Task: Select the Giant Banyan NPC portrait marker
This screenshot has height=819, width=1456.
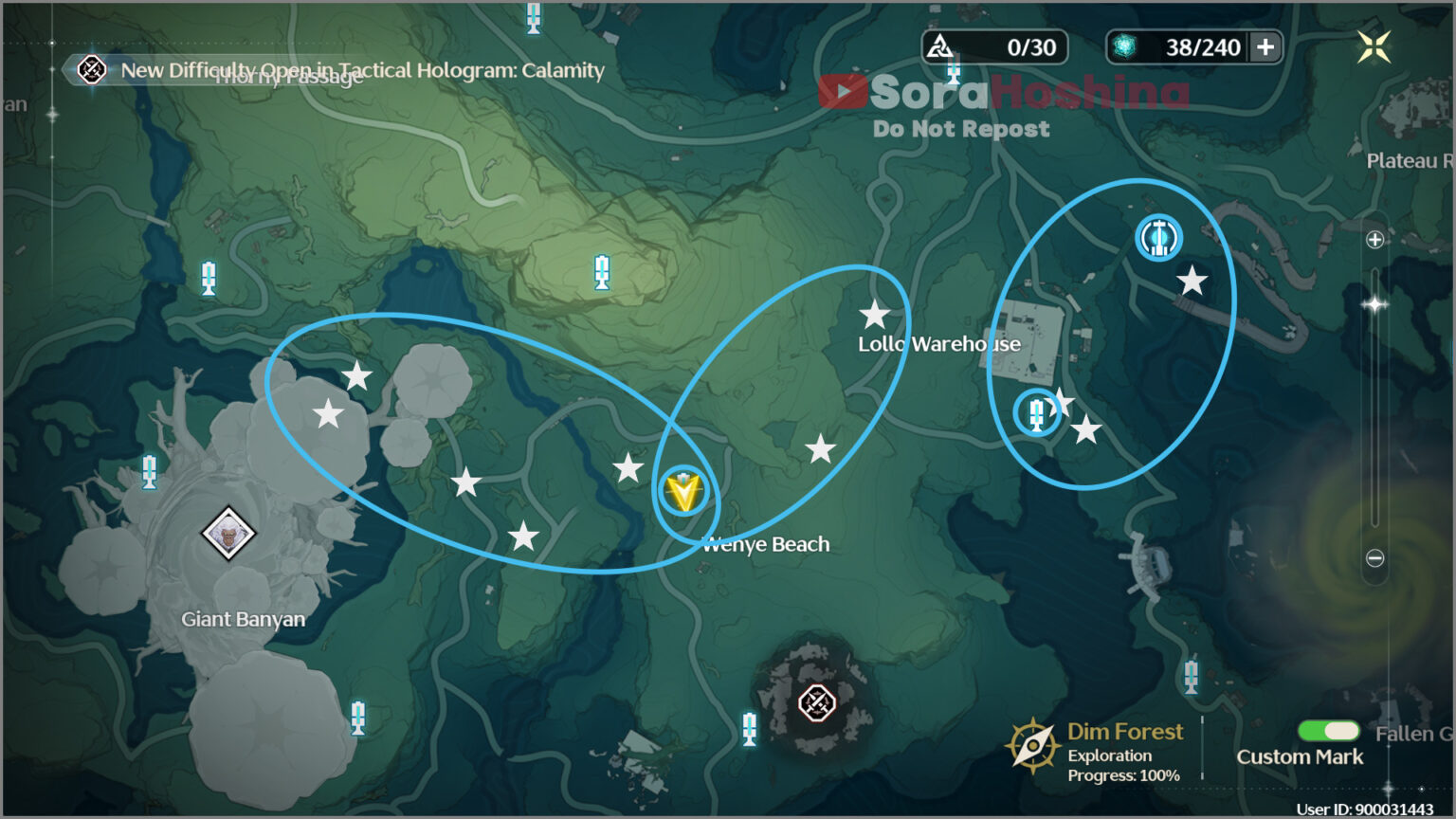Action: click(x=228, y=533)
